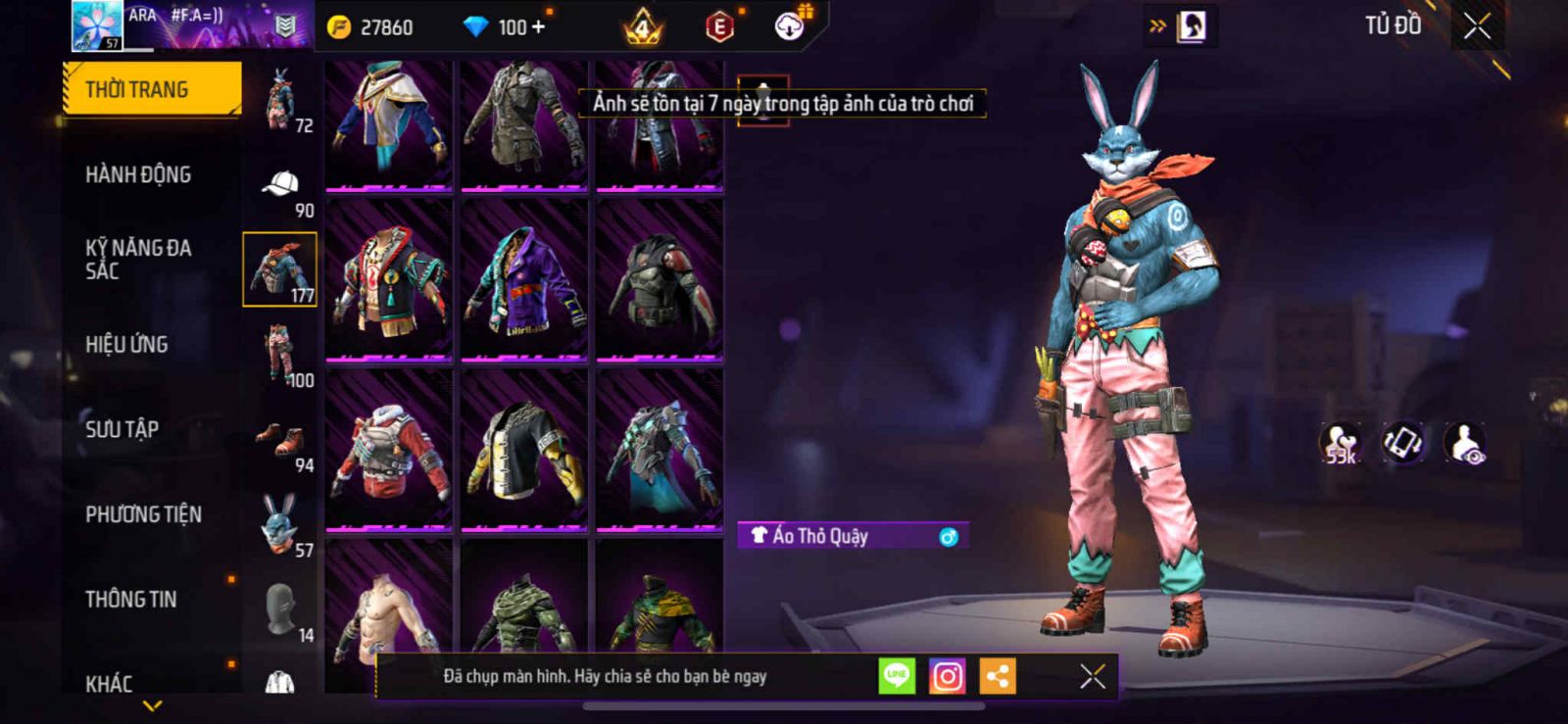
Task: Tap the orange share icon
Action: click(998, 676)
